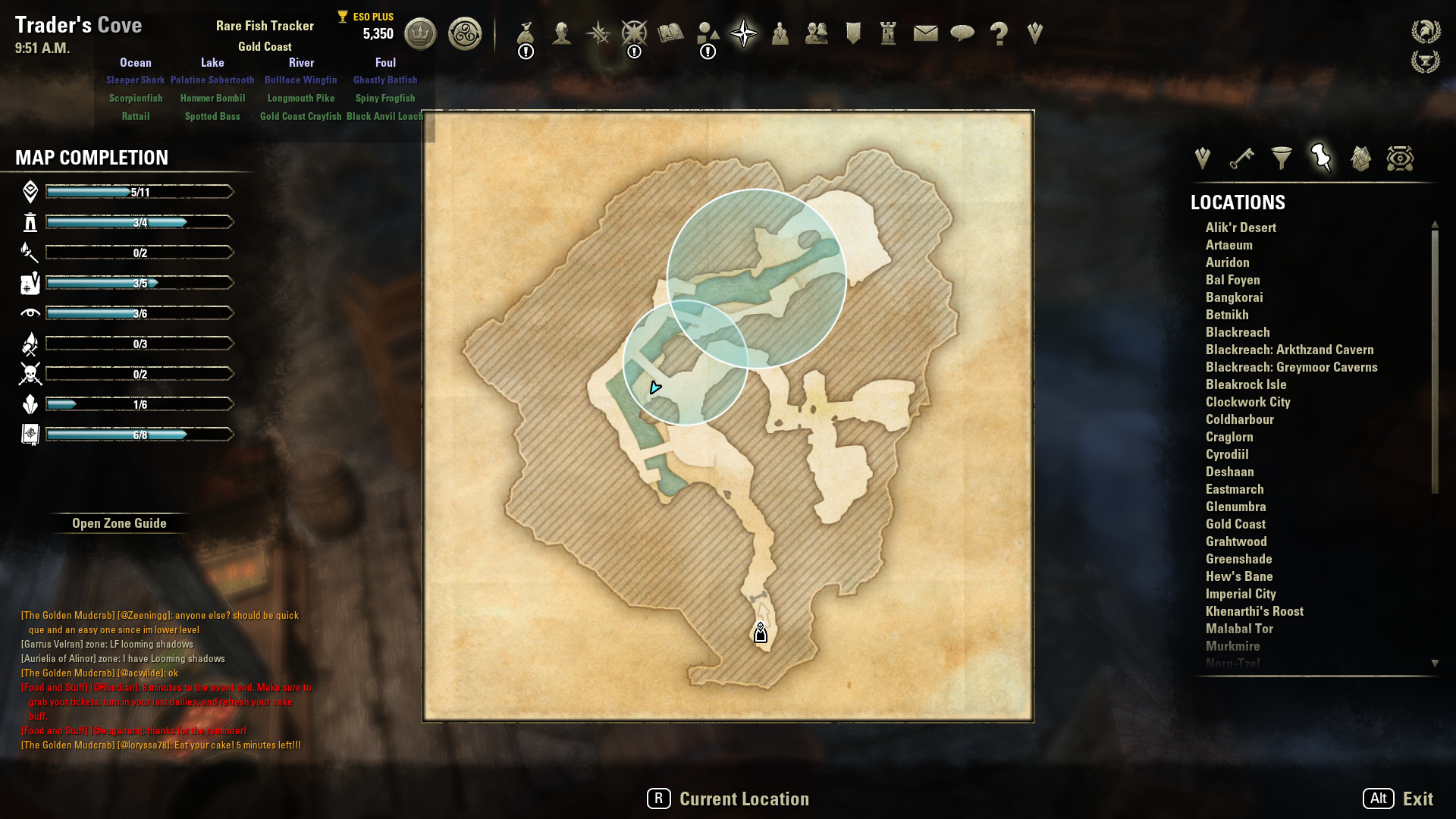Open the character head icon menu
1456x819 pixels.
click(x=562, y=34)
